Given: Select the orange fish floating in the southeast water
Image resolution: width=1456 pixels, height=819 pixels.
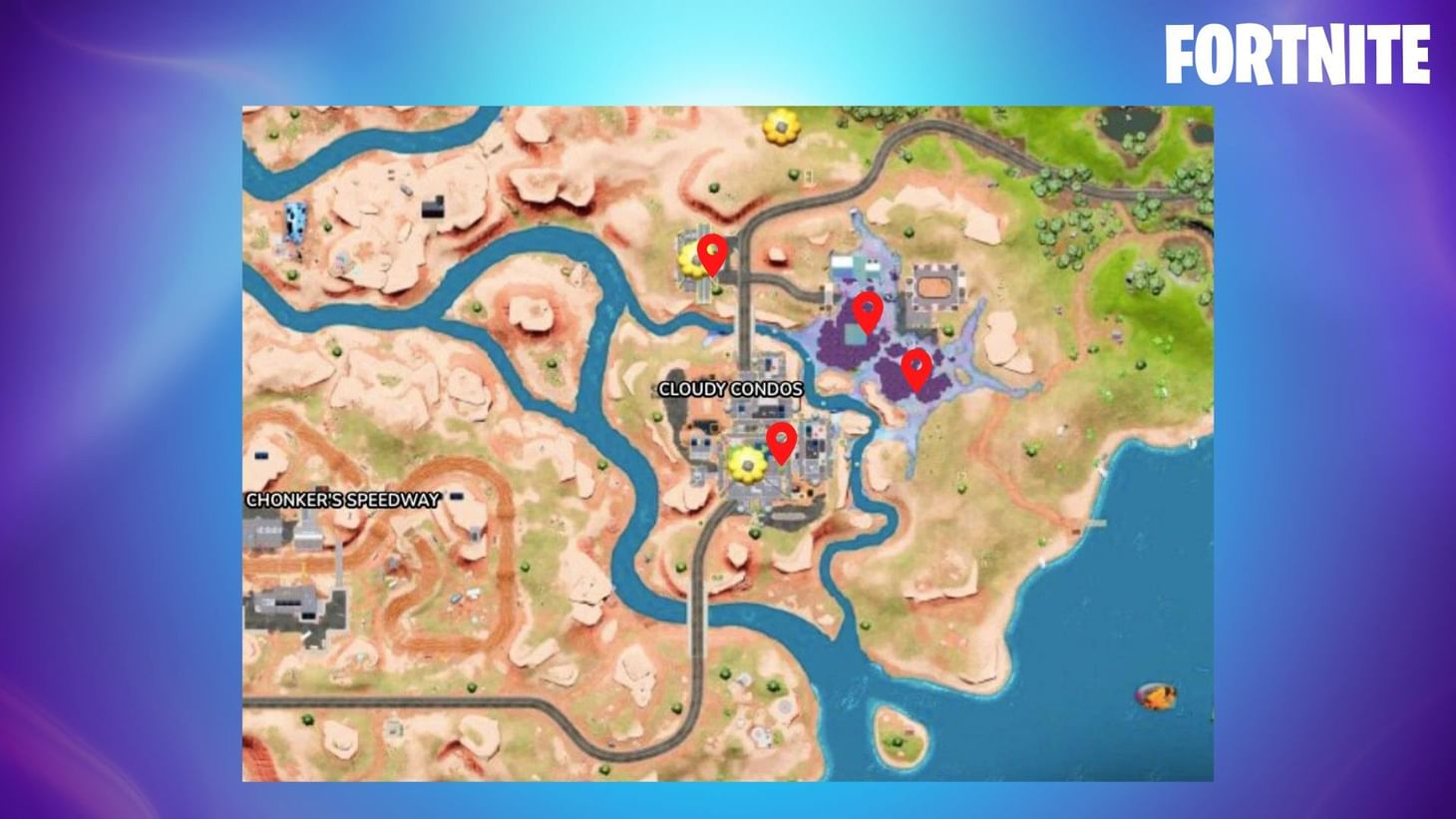Looking at the screenshot, I should click(1157, 696).
